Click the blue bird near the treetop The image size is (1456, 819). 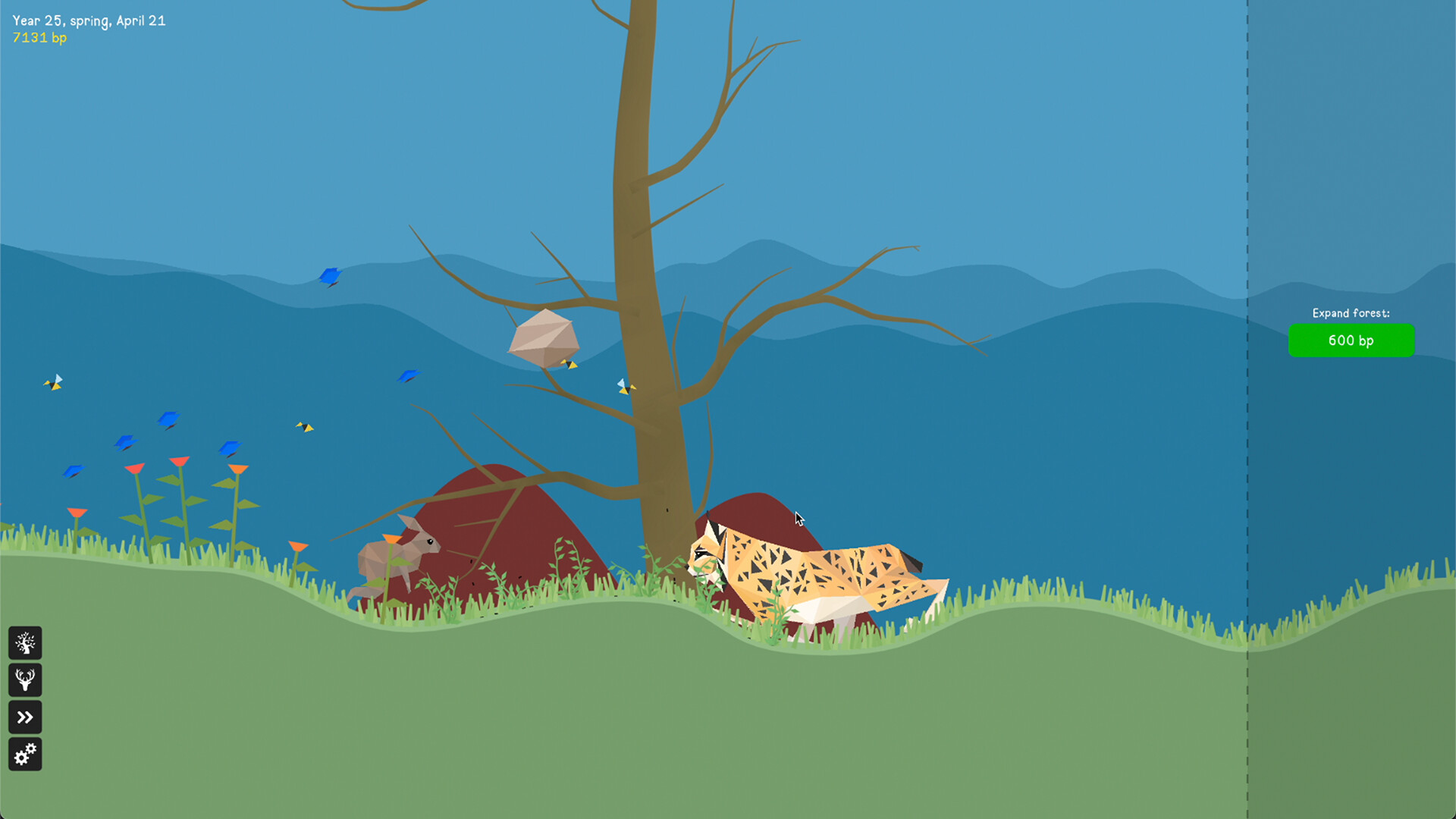330,277
